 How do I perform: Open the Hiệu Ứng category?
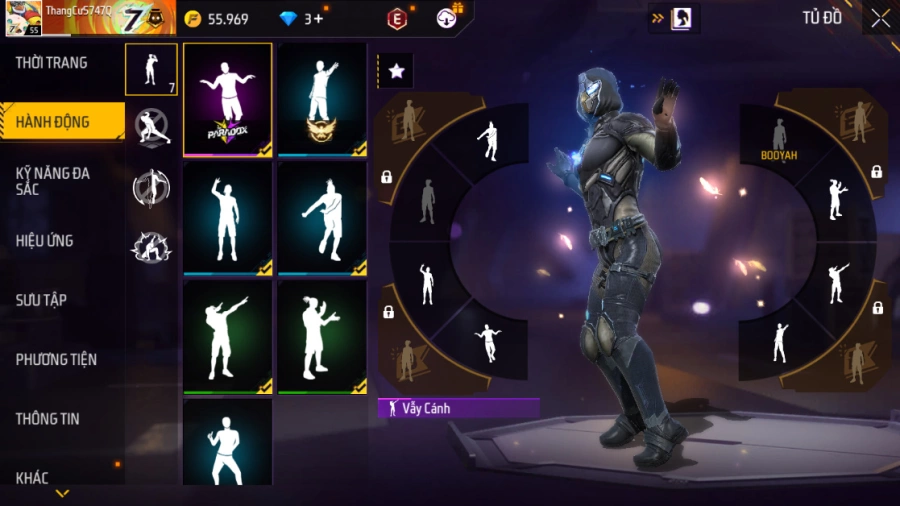(x=45, y=241)
